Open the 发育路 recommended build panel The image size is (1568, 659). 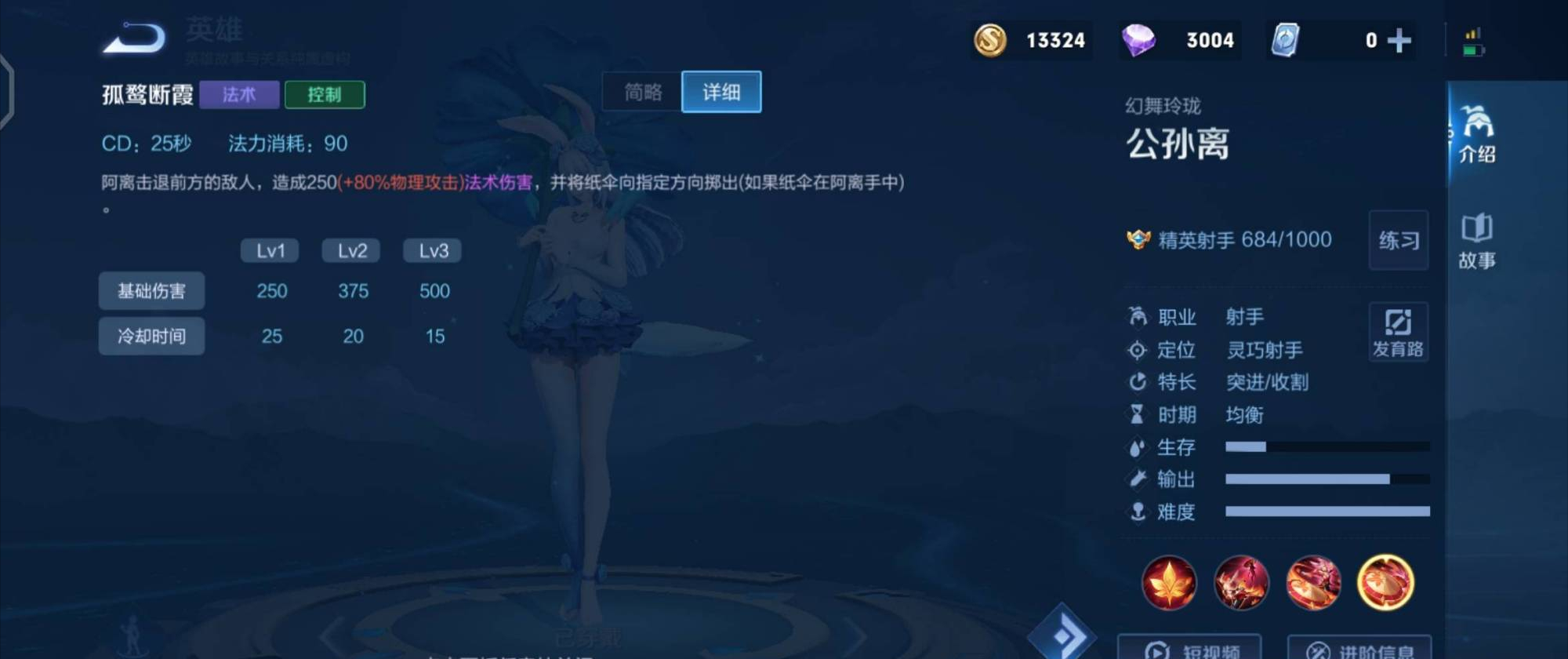tap(1399, 331)
